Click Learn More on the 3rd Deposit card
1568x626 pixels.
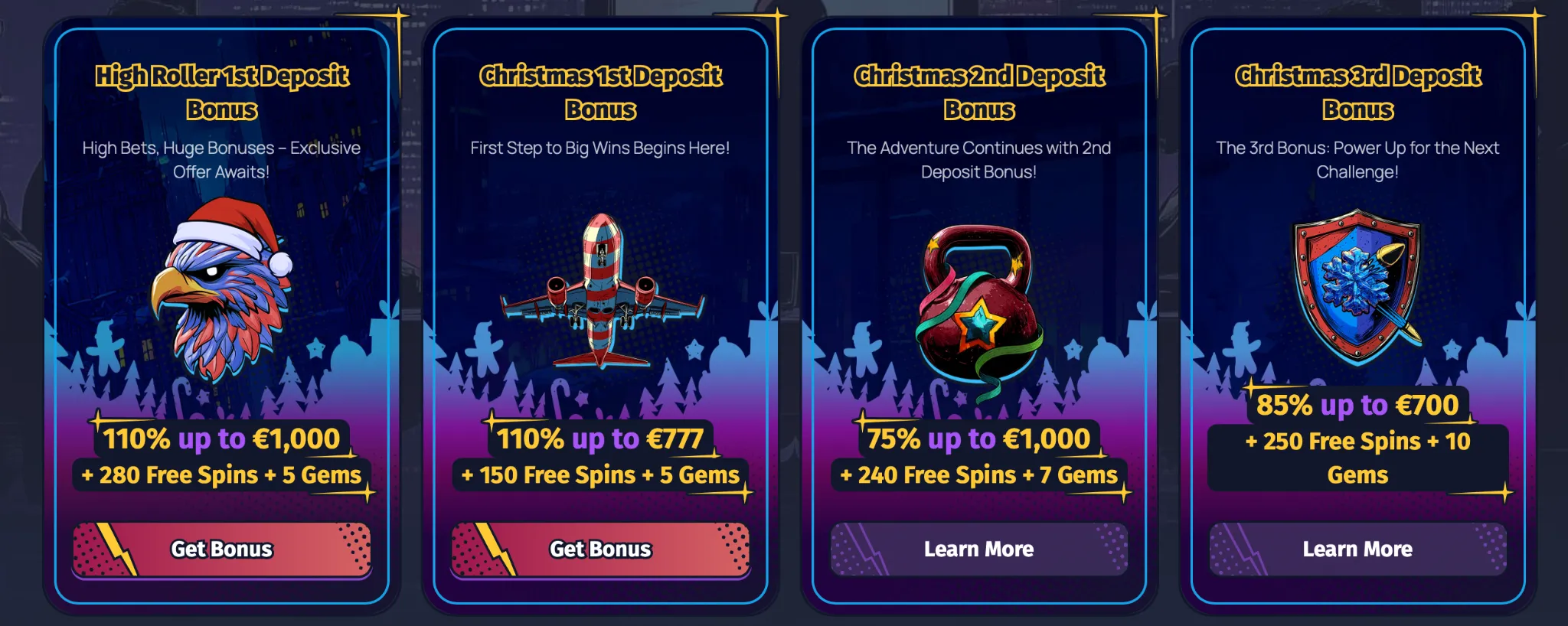click(x=1357, y=549)
